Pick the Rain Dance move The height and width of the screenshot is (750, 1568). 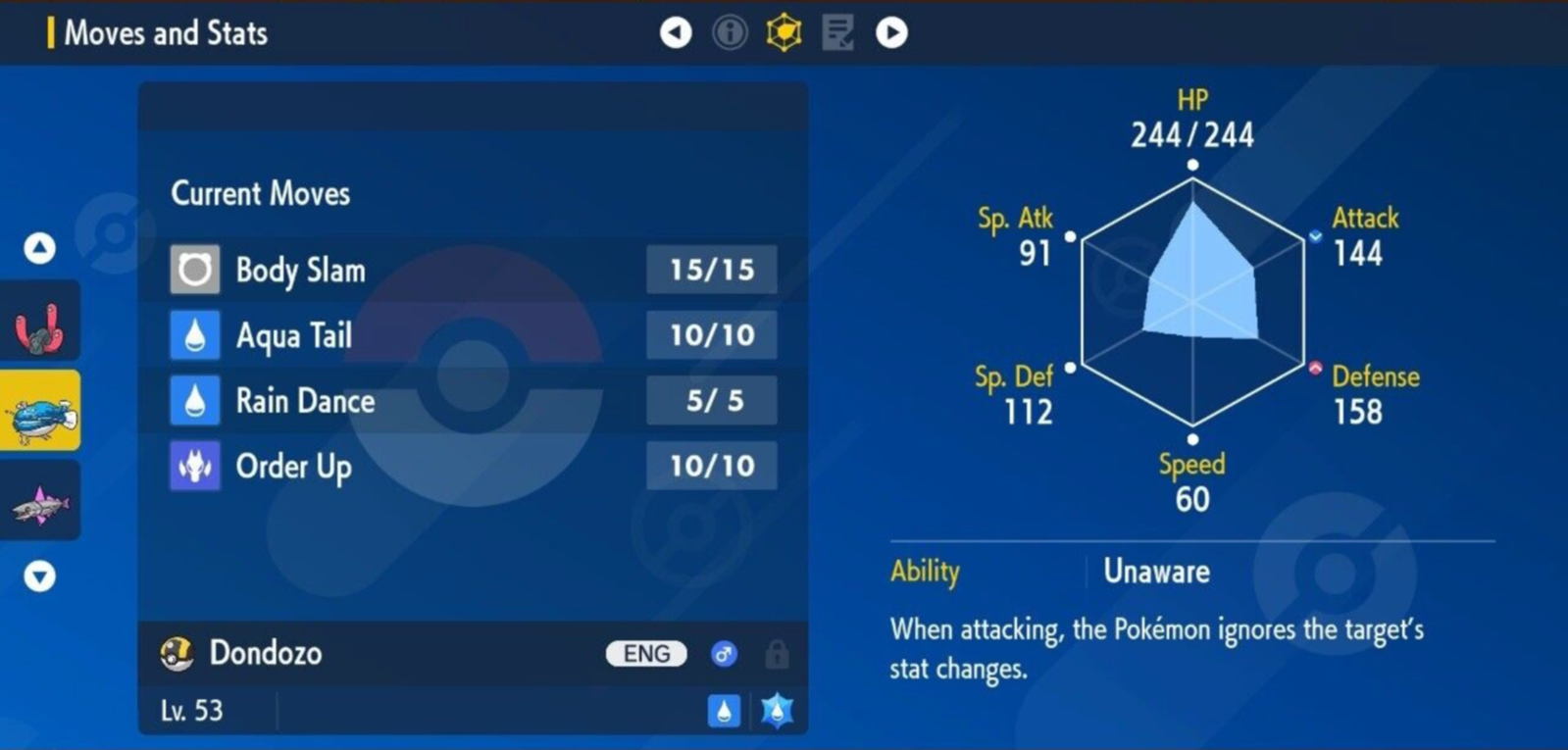click(x=473, y=401)
